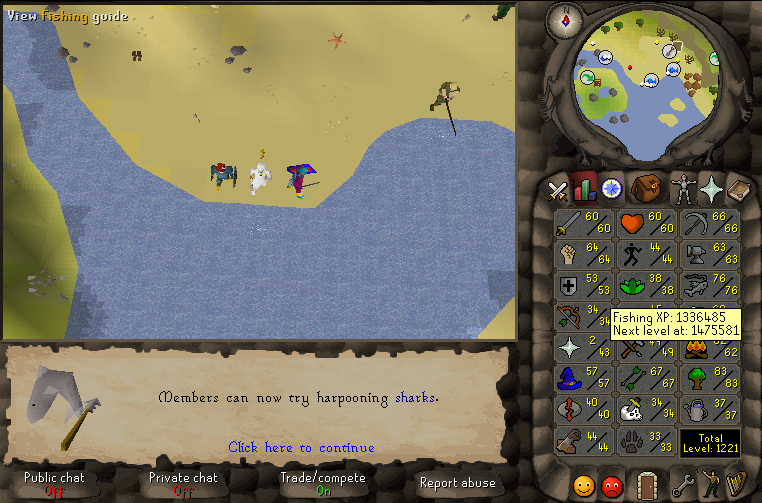Show the prayer tab
762x503 pixels.
(x=711, y=188)
